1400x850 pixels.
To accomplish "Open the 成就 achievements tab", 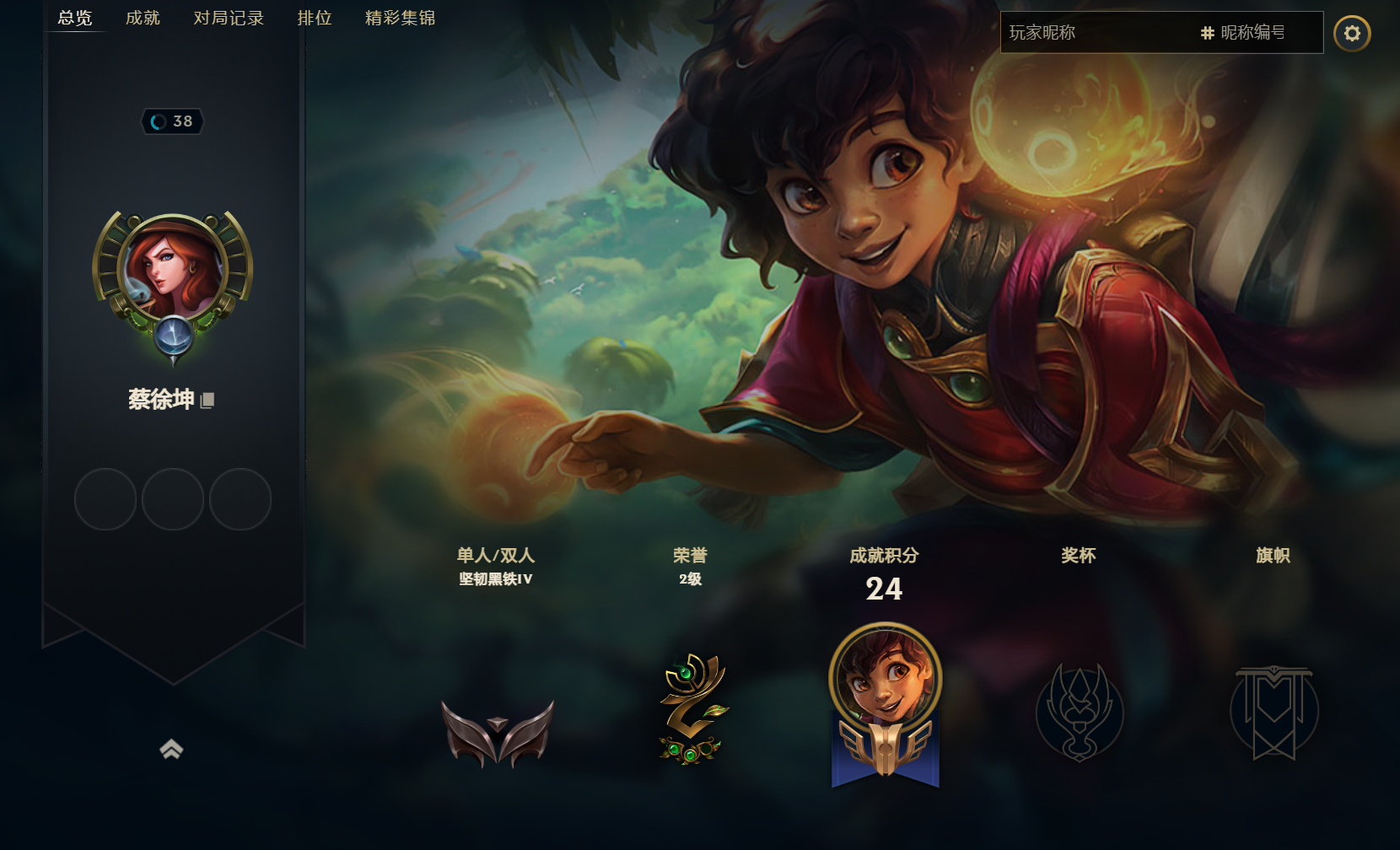I will (143, 18).
